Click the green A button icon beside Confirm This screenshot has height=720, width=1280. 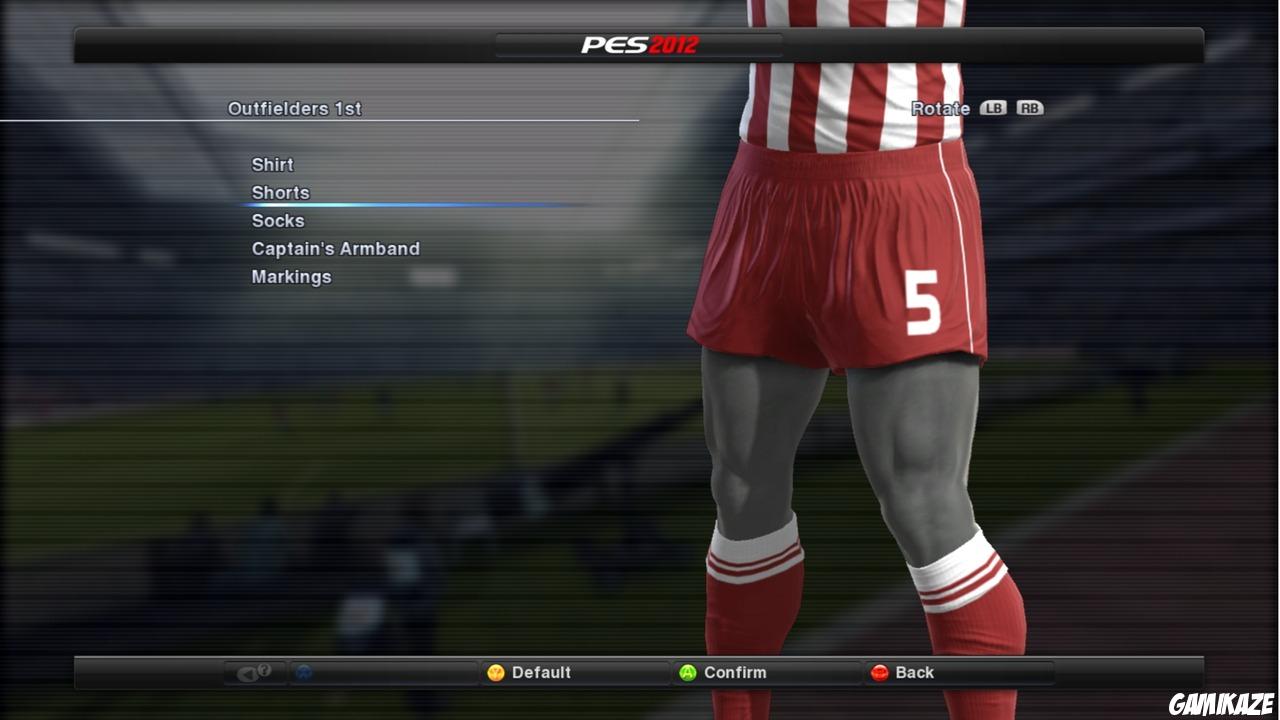tap(688, 672)
